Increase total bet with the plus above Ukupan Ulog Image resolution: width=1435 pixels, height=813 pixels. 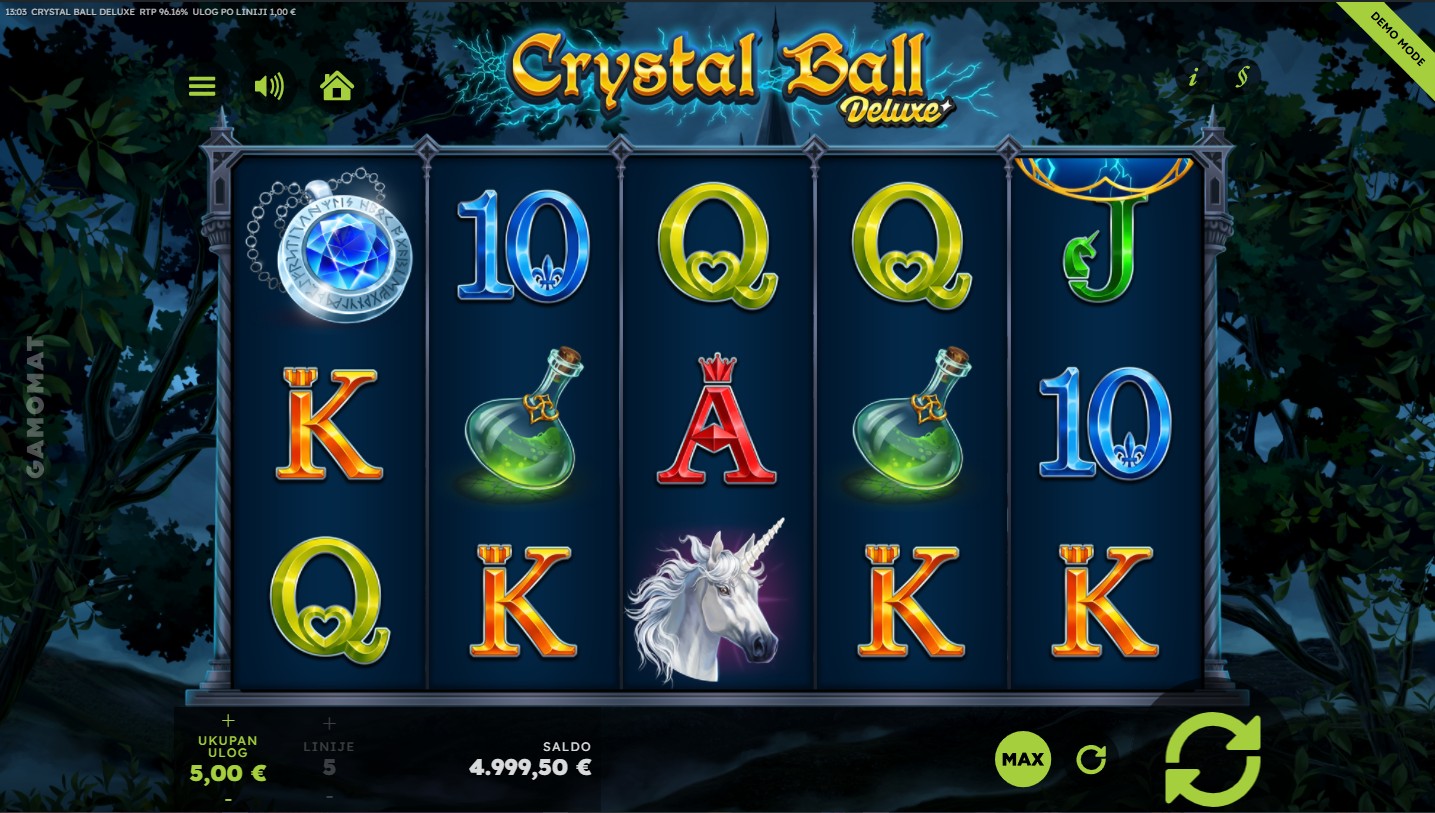click(228, 721)
